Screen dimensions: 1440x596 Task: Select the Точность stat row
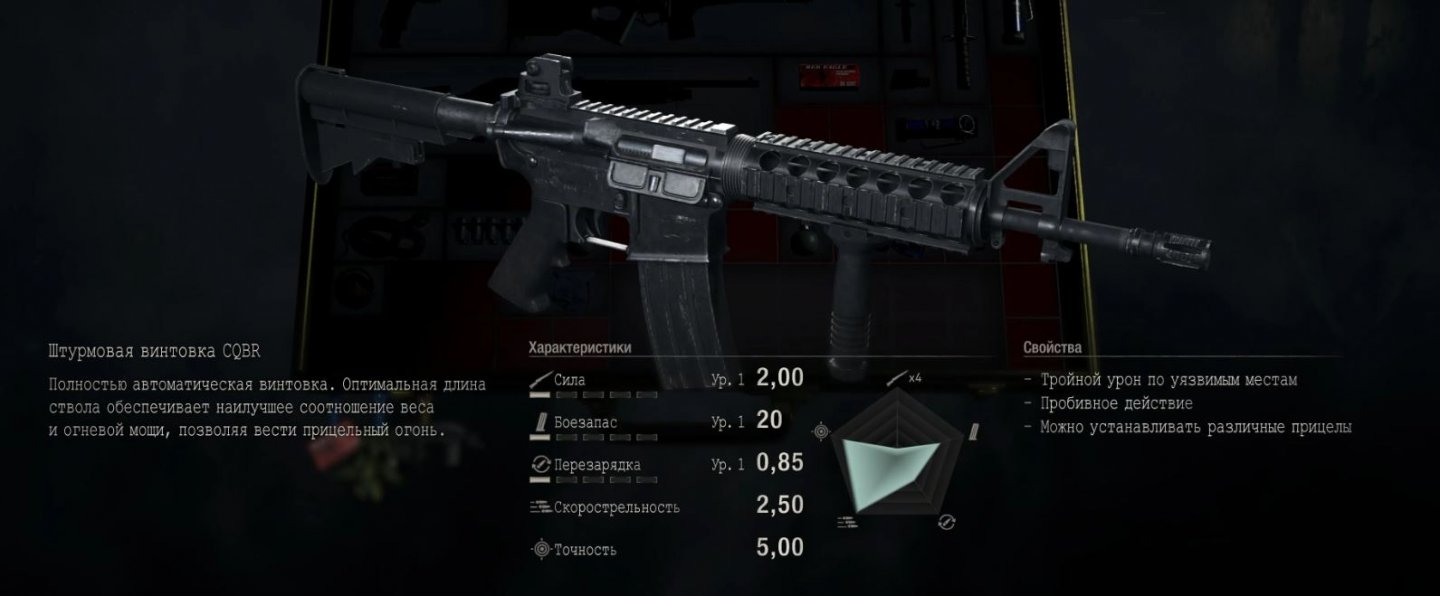click(x=665, y=549)
